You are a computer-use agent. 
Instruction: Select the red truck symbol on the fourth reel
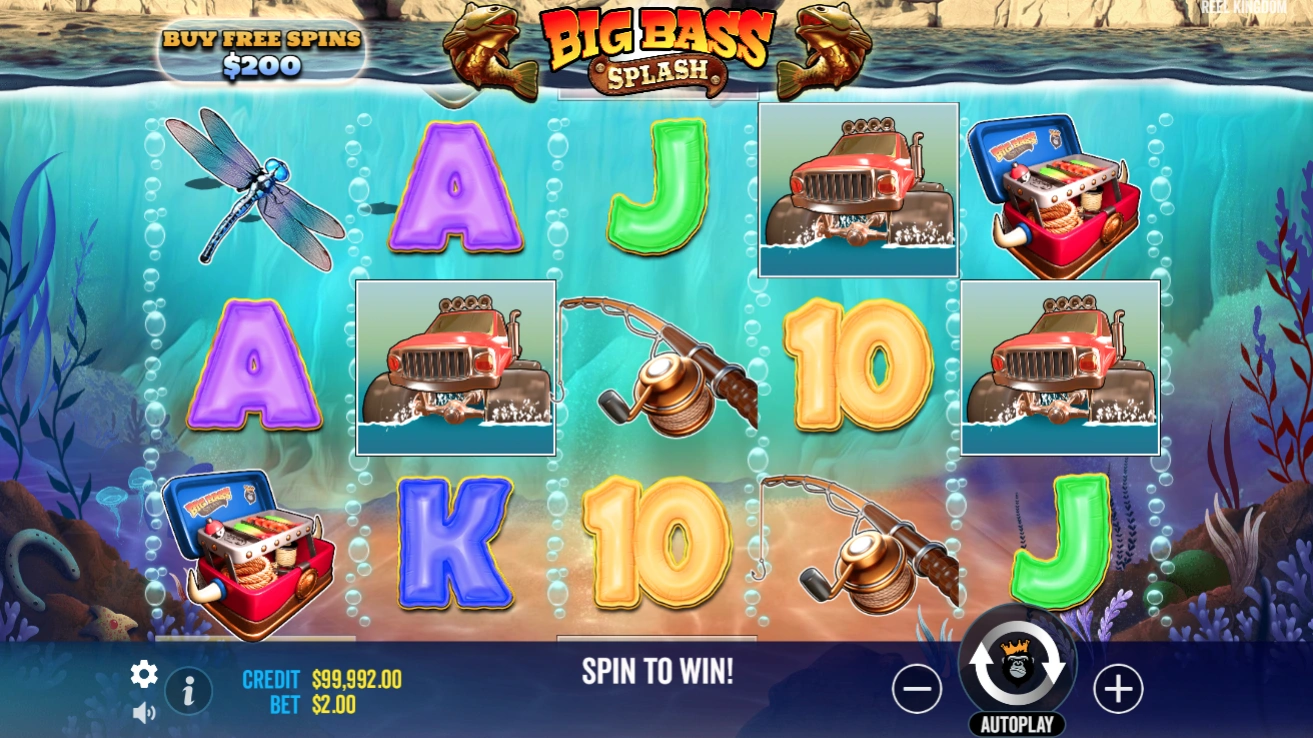(x=857, y=190)
